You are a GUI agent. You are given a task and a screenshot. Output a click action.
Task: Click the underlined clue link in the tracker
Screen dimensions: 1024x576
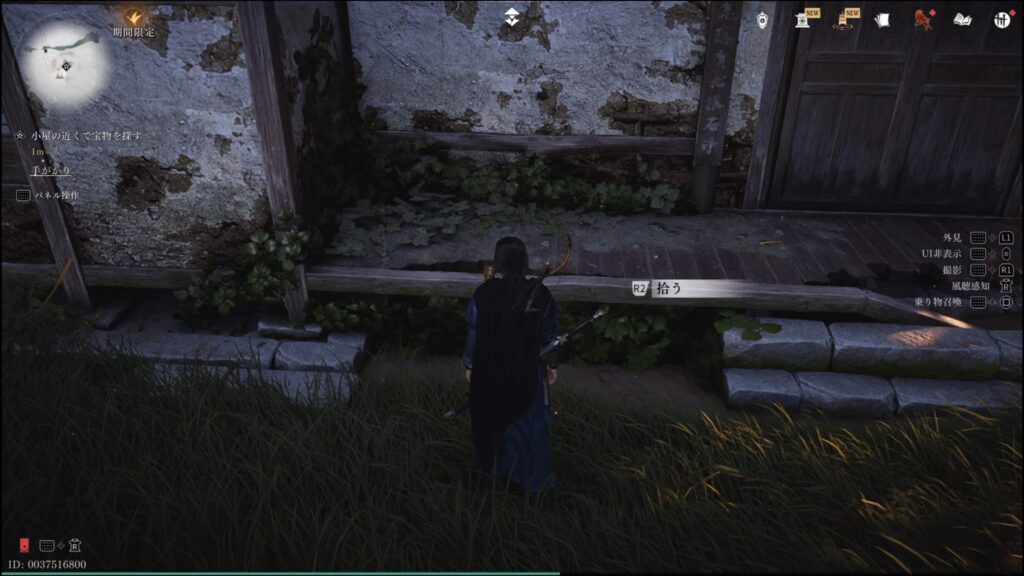(51, 170)
